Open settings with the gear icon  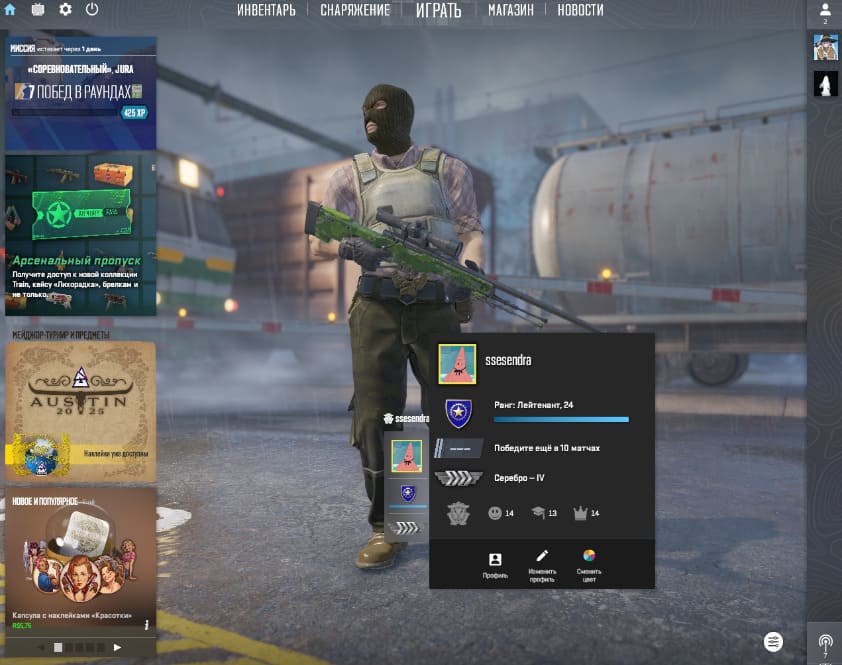click(65, 9)
